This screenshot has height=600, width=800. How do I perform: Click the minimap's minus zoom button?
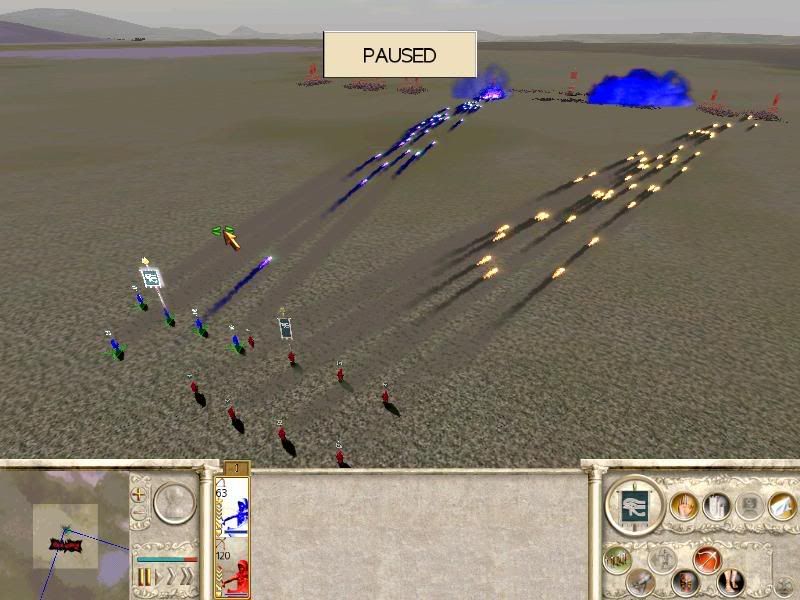(139, 514)
